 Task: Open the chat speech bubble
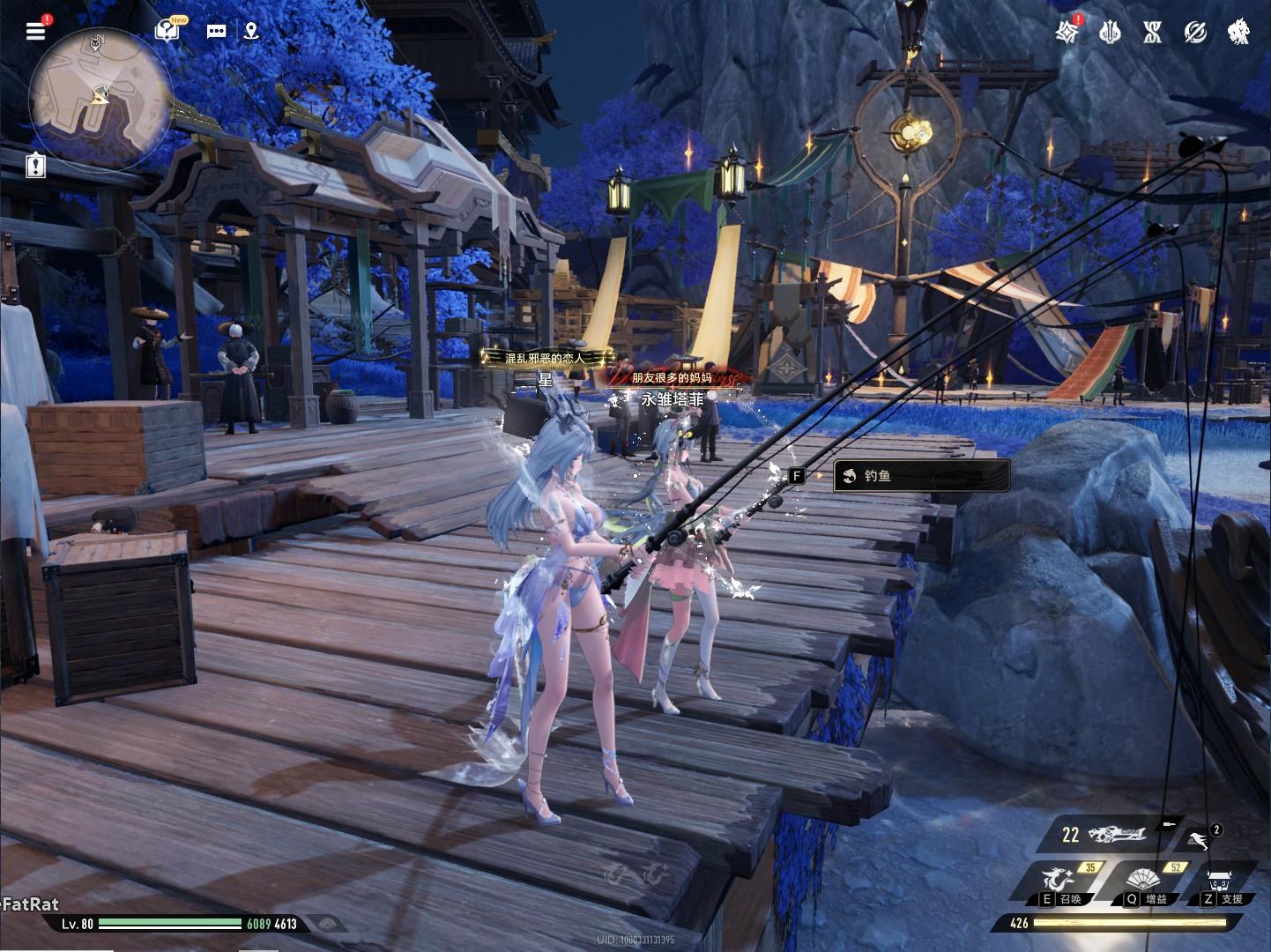click(216, 31)
